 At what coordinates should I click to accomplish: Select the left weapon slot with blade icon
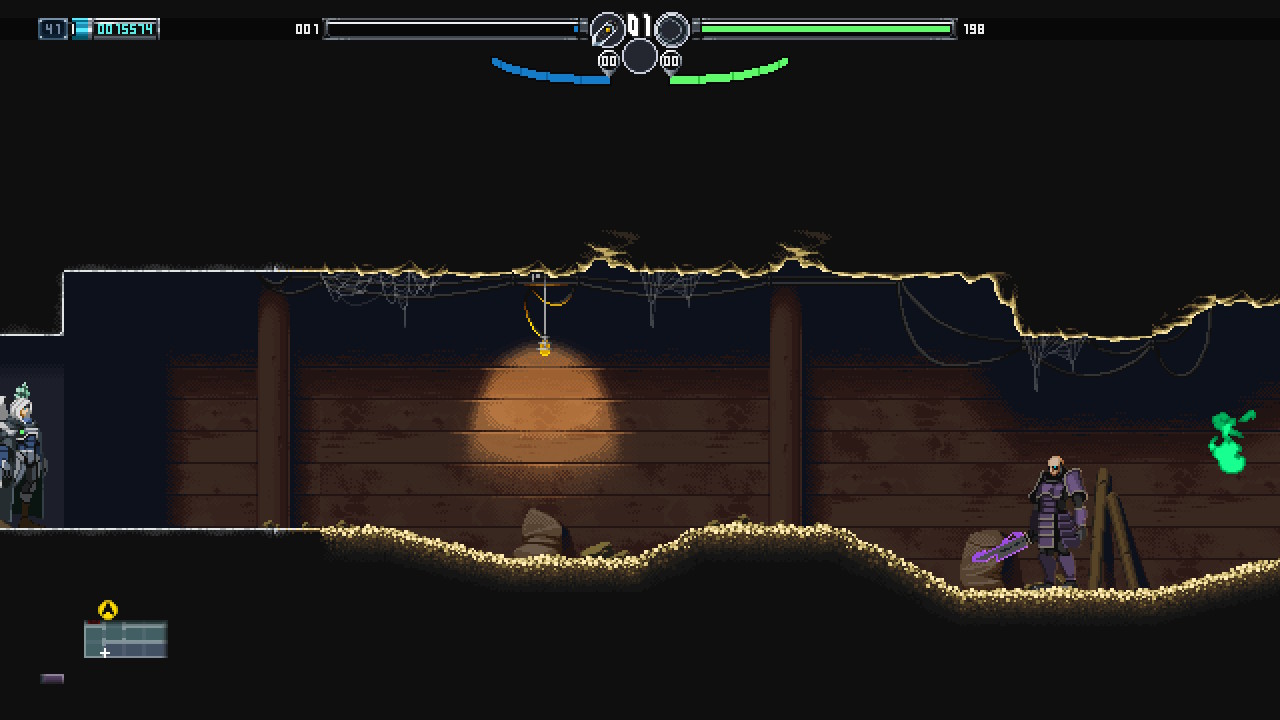tap(607, 30)
